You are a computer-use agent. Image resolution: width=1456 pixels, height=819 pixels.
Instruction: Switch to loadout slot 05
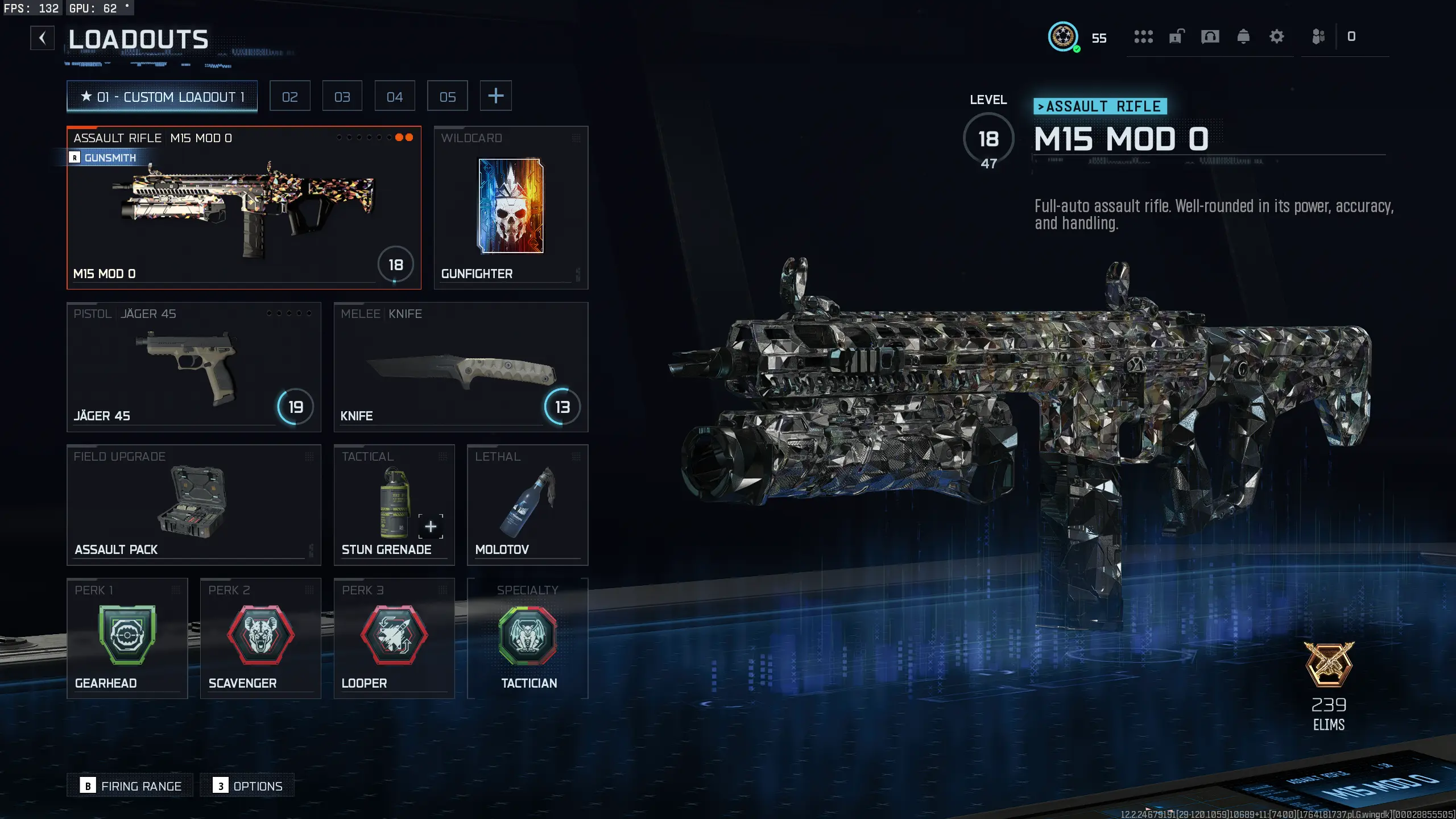[x=448, y=97]
